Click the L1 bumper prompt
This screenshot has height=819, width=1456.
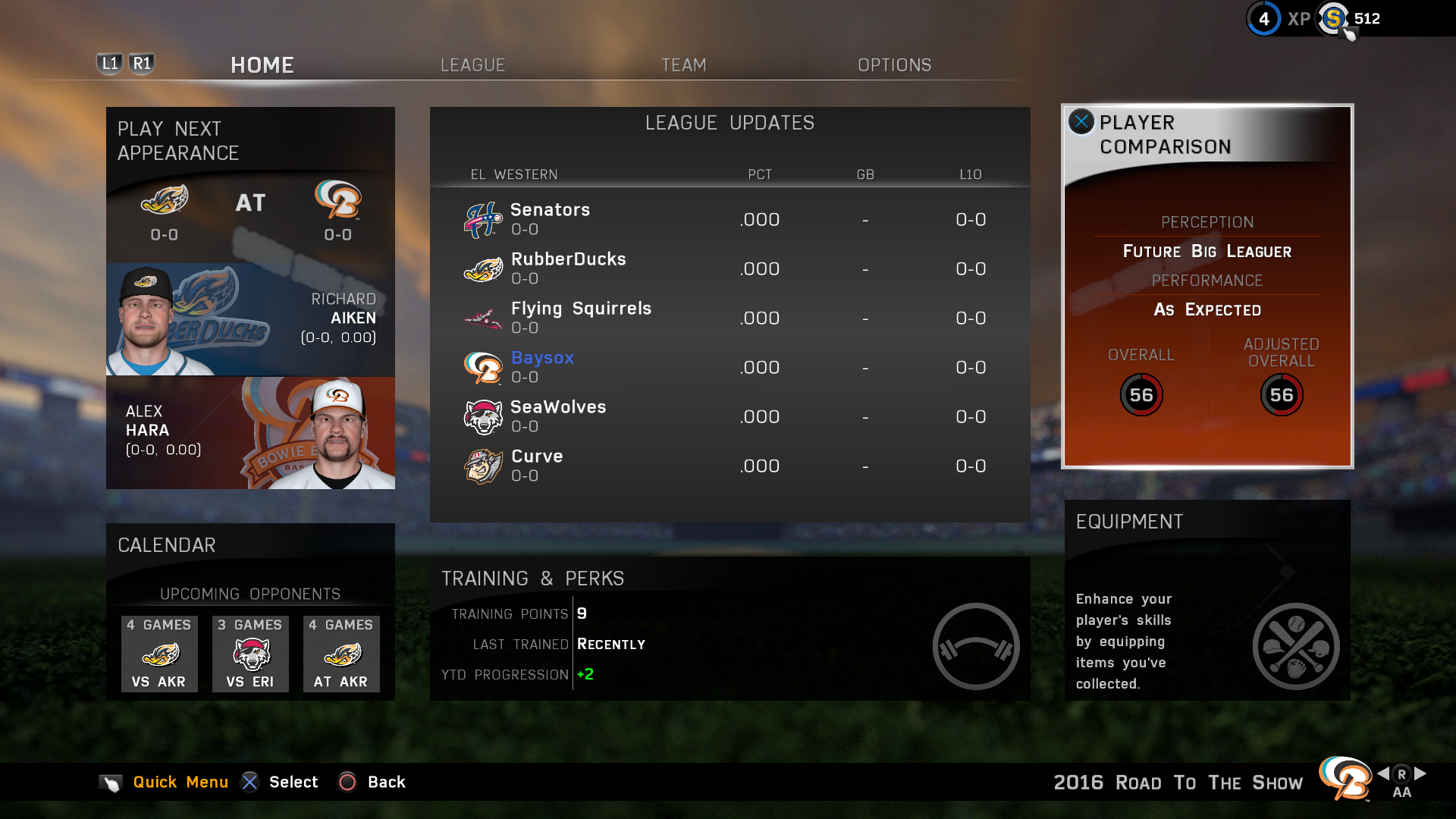[109, 64]
